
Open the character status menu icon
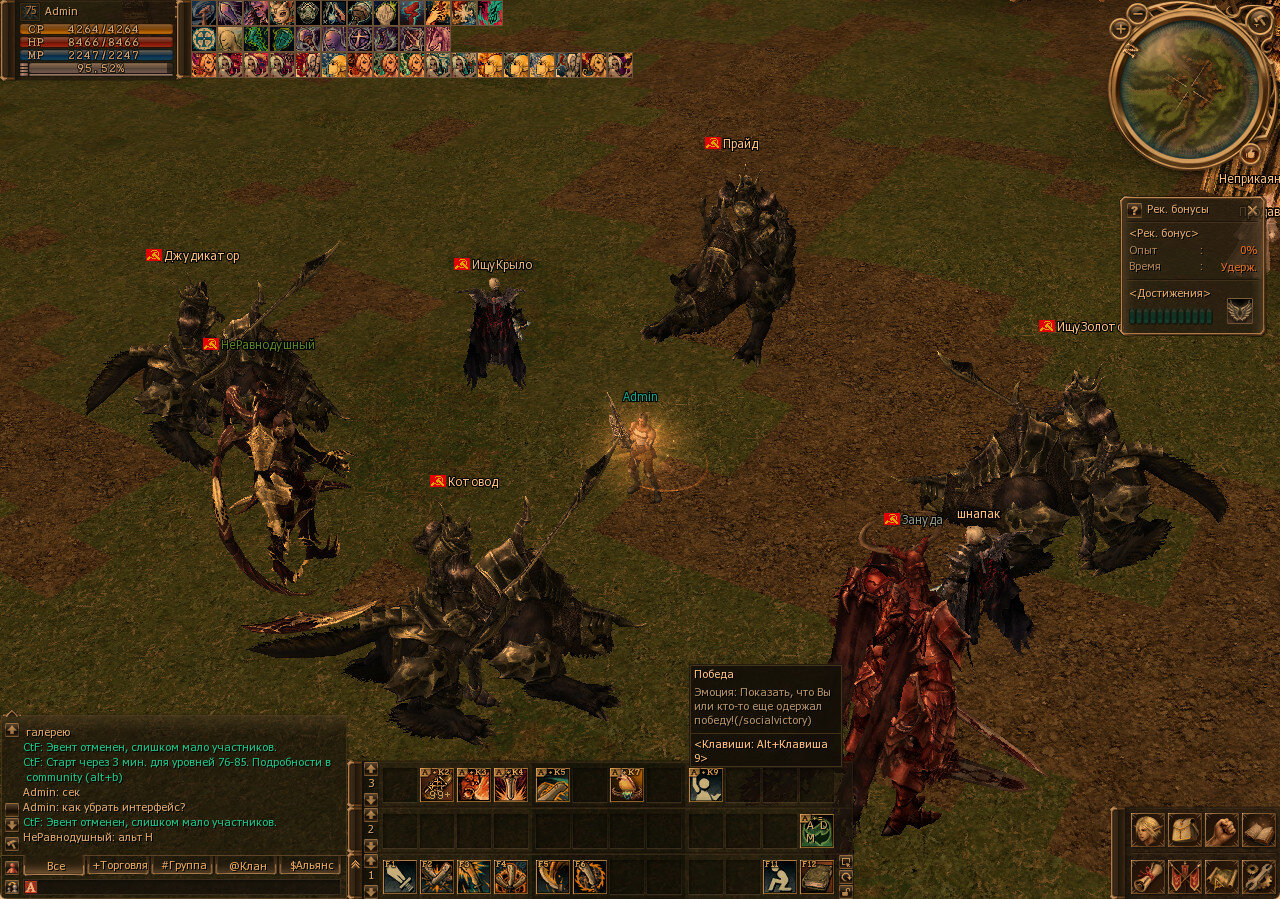point(1148,830)
